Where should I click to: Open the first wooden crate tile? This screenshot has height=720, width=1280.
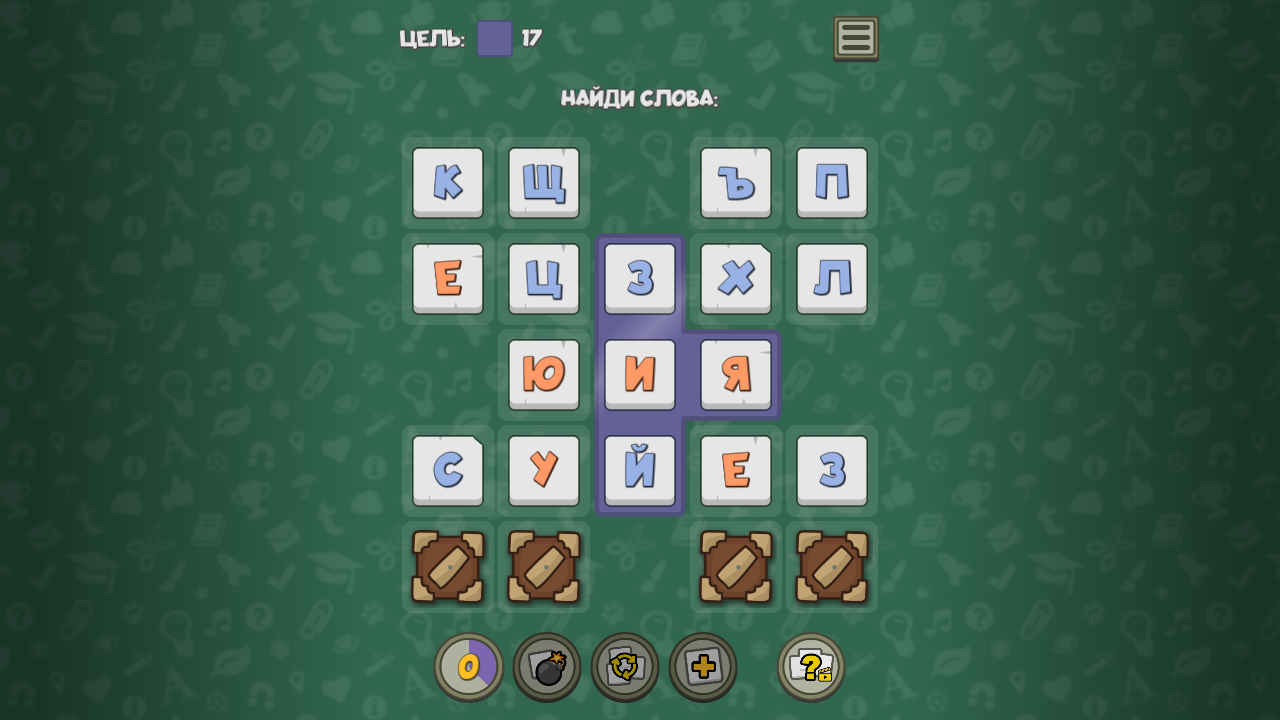pyautogui.click(x=447, y=567)
